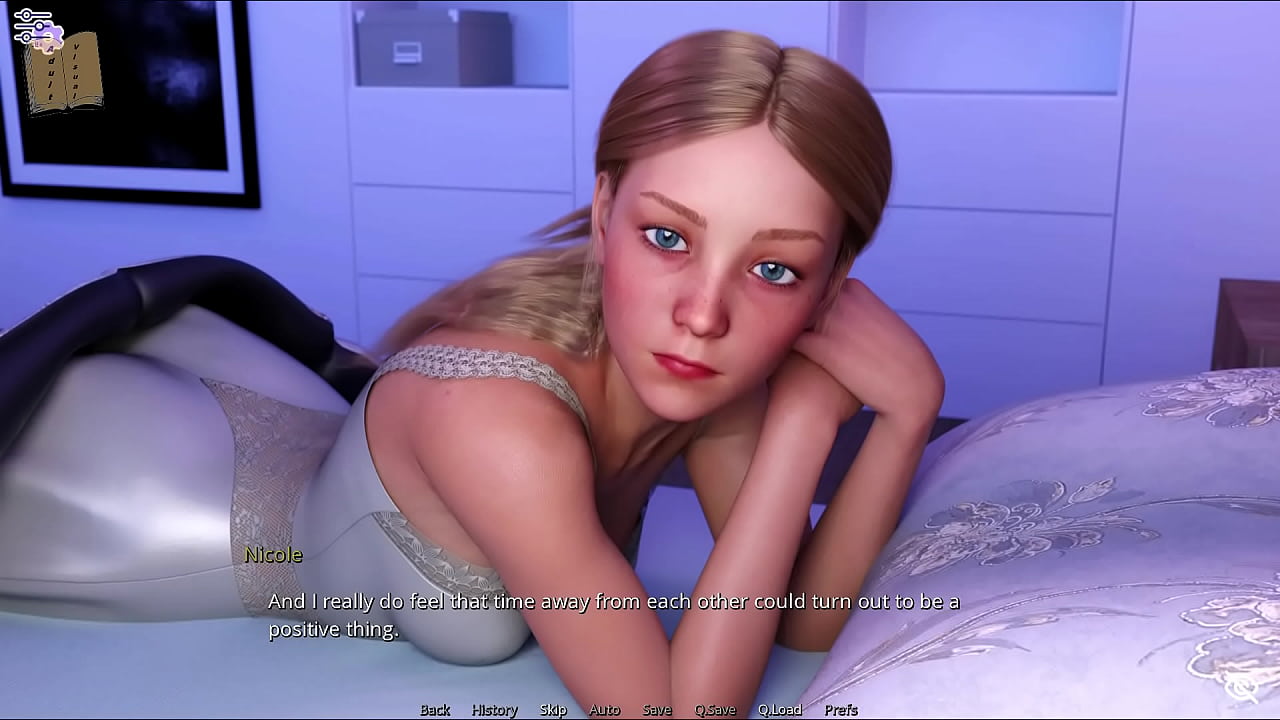Open the Prefs settings

(841, 710)
